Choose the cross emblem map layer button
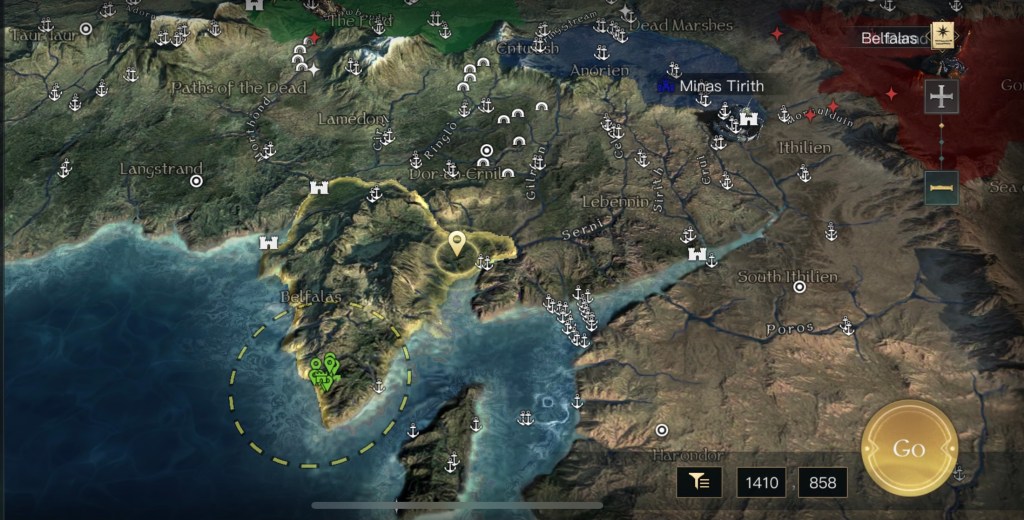Image resolution: width=1024 pixels, height=520 pixels. [942, 97]
